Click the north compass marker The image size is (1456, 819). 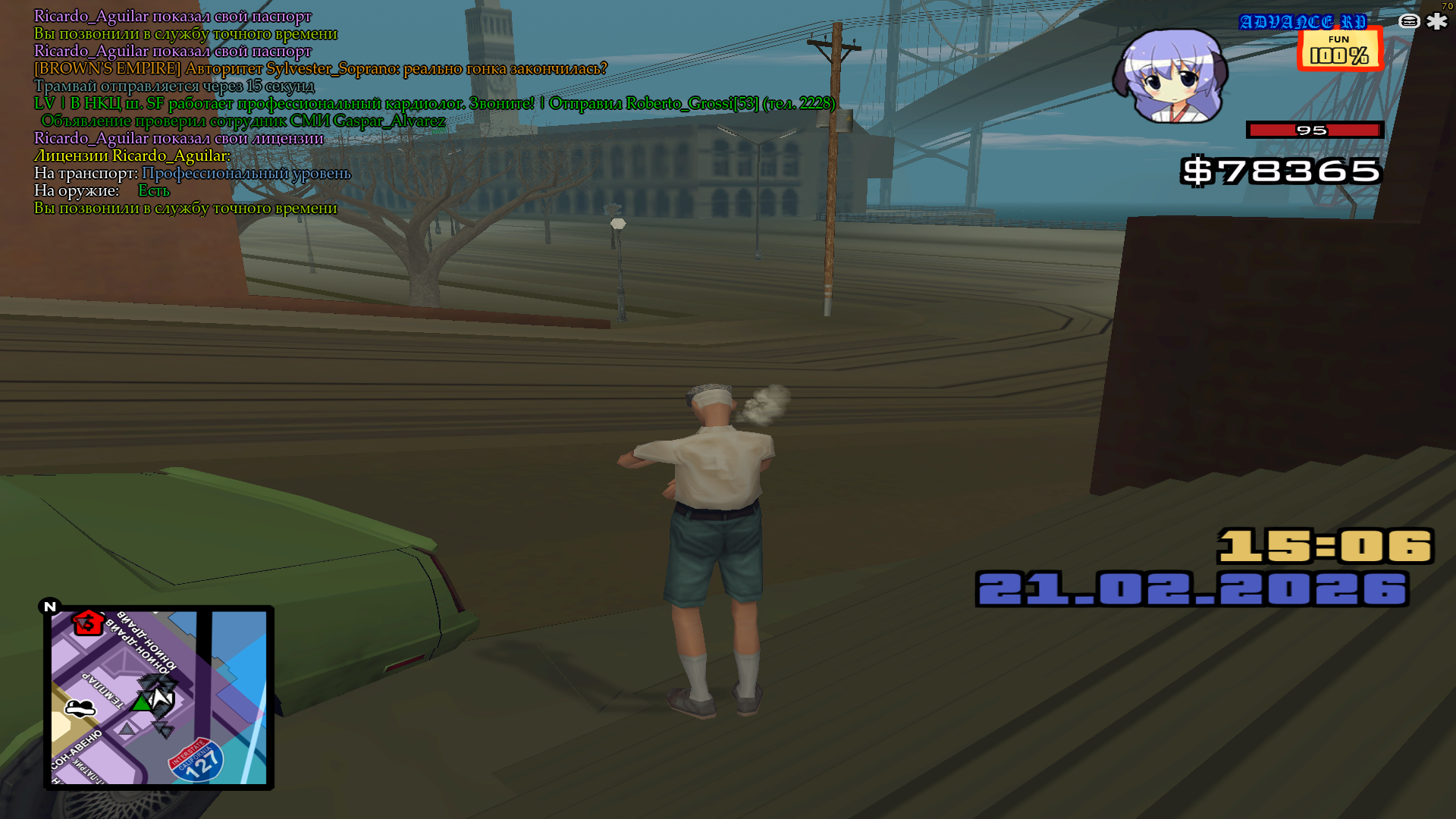click(50, 606)
